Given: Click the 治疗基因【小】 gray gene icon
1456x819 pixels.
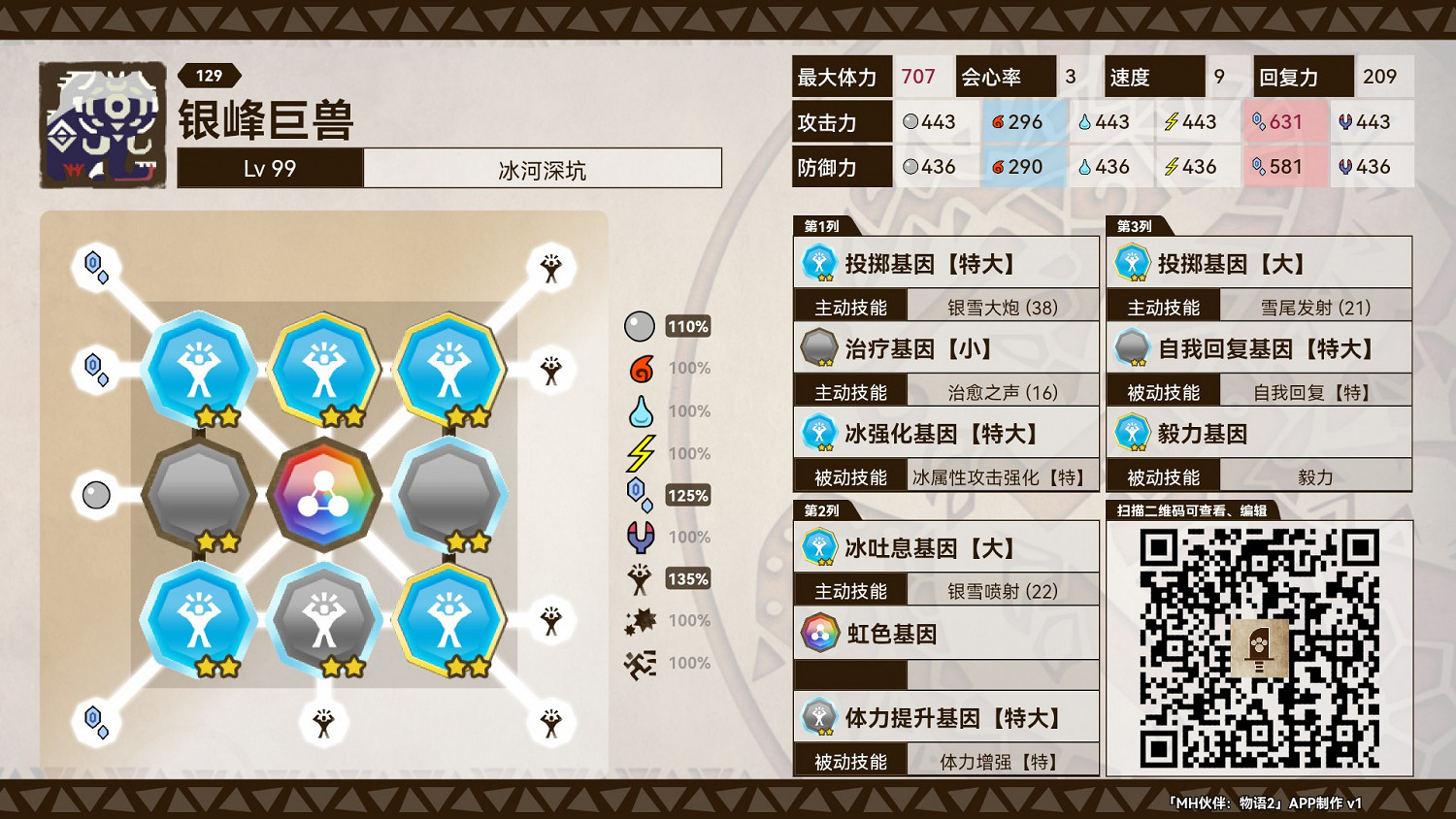Looking at the screenshot, I should pos(820,348).
